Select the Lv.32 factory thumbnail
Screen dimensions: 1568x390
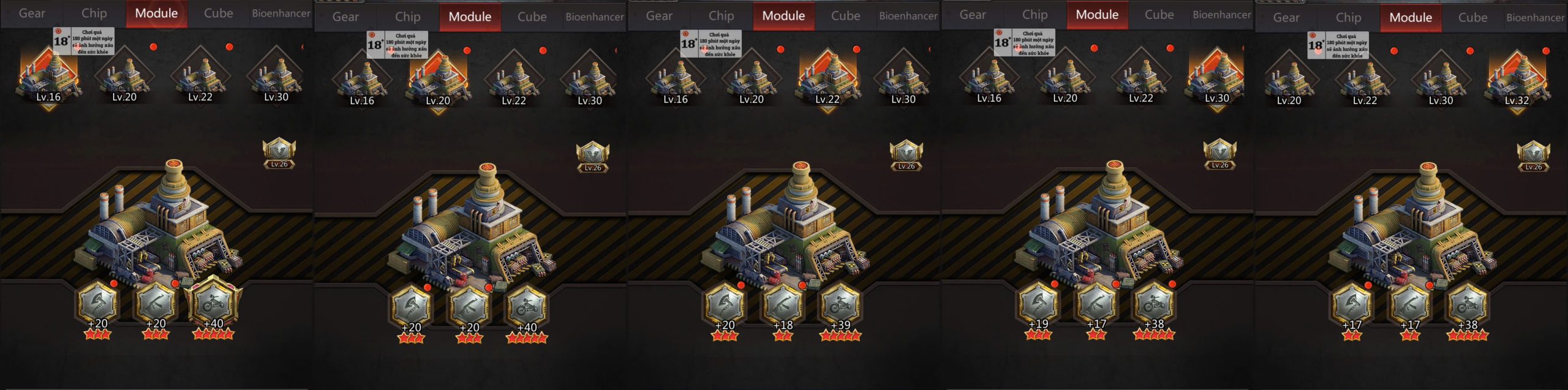1517,80
